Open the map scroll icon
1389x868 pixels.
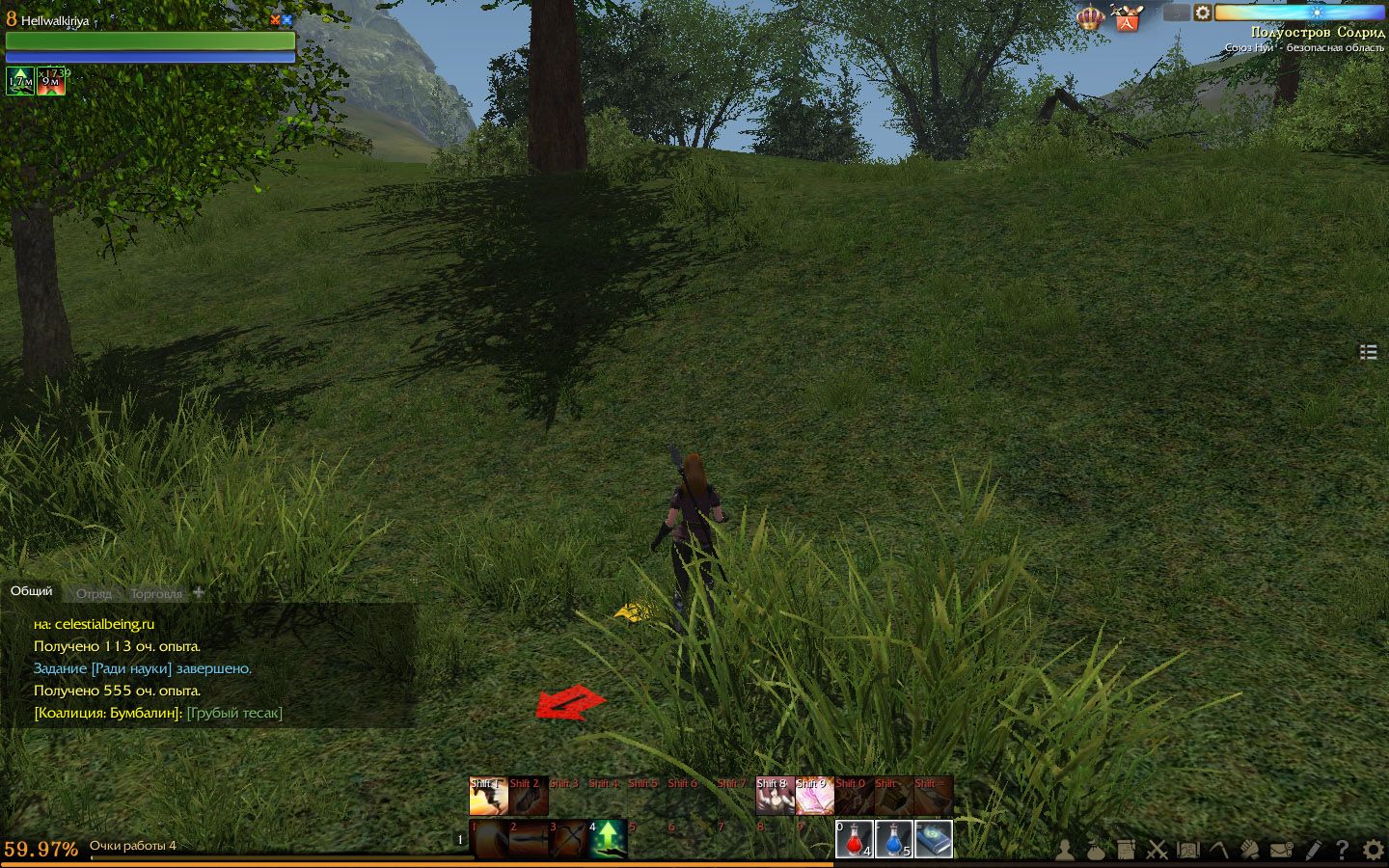[1188, 850]
